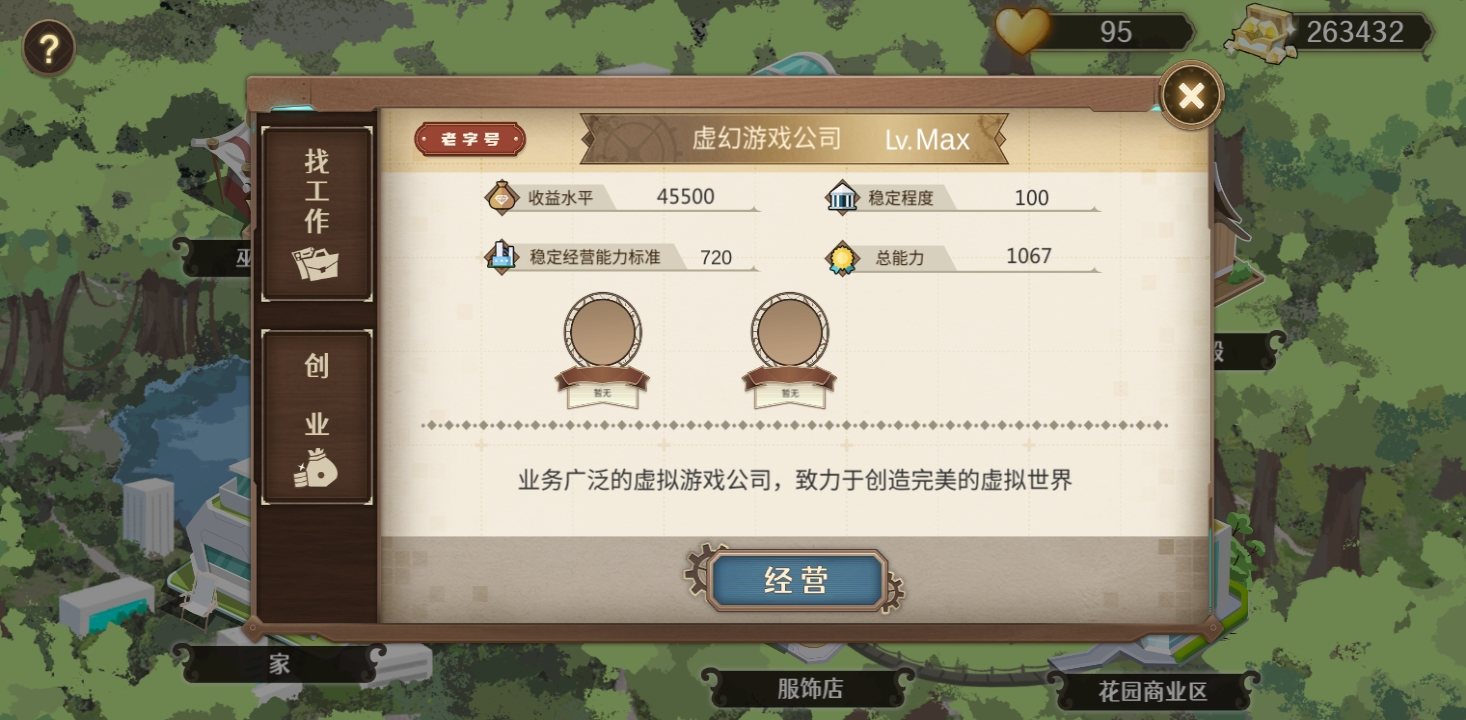Open the 服饰店 location
The image size is (1466, 720).
pos(808,690)
